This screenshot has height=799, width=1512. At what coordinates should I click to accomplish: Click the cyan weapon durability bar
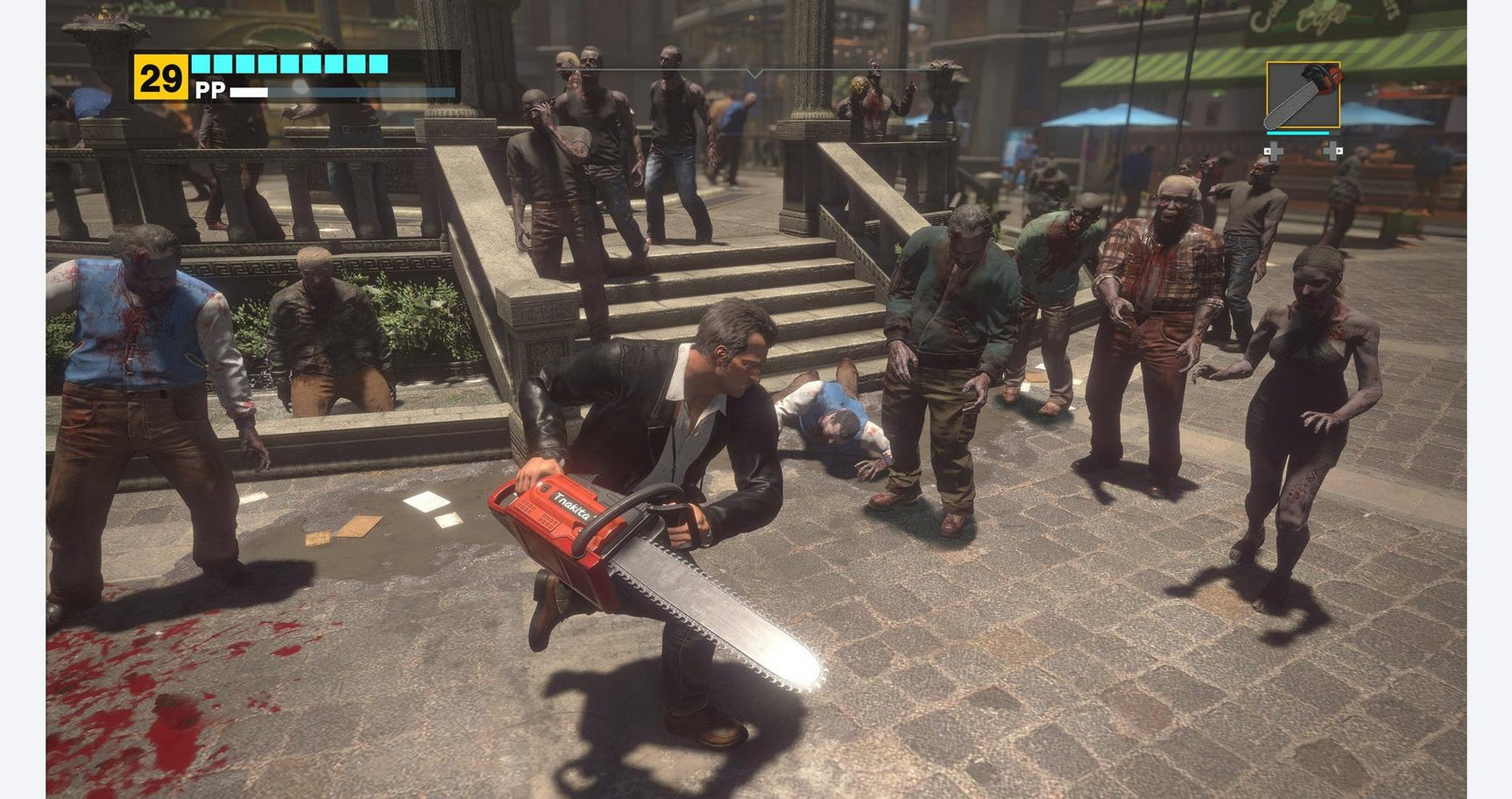(1297, 133)
